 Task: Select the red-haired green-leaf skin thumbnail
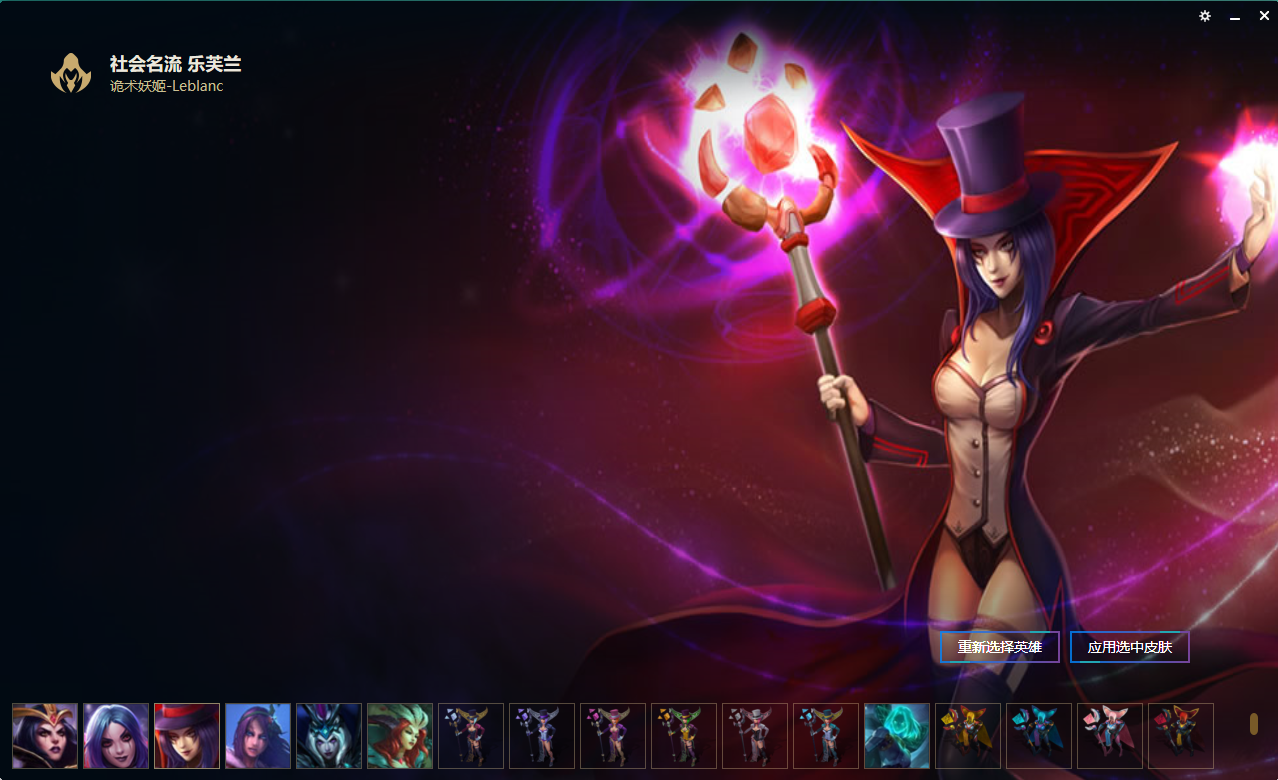pyautogui.click(x=400, y=736)
